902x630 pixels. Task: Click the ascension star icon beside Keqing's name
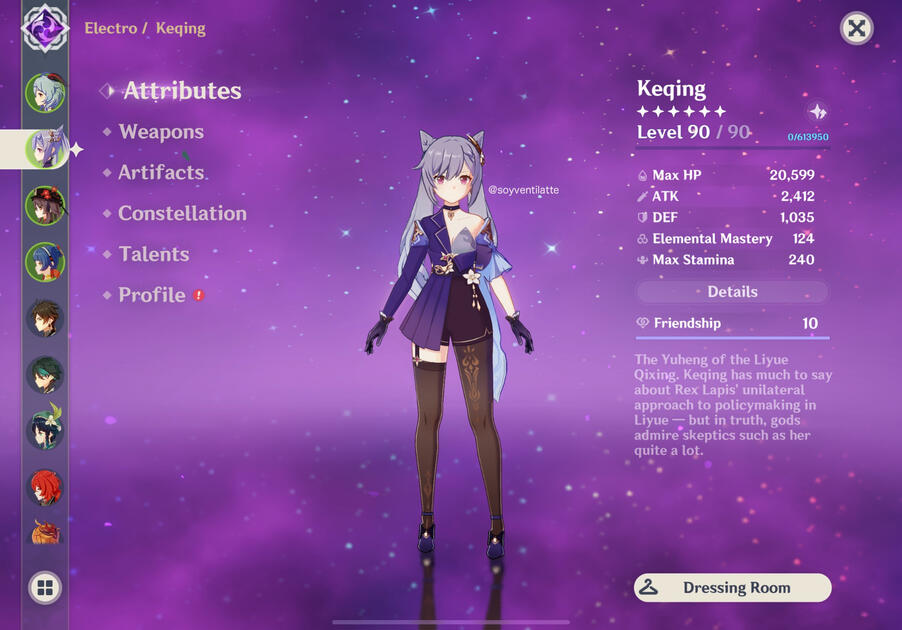point(817,112)
